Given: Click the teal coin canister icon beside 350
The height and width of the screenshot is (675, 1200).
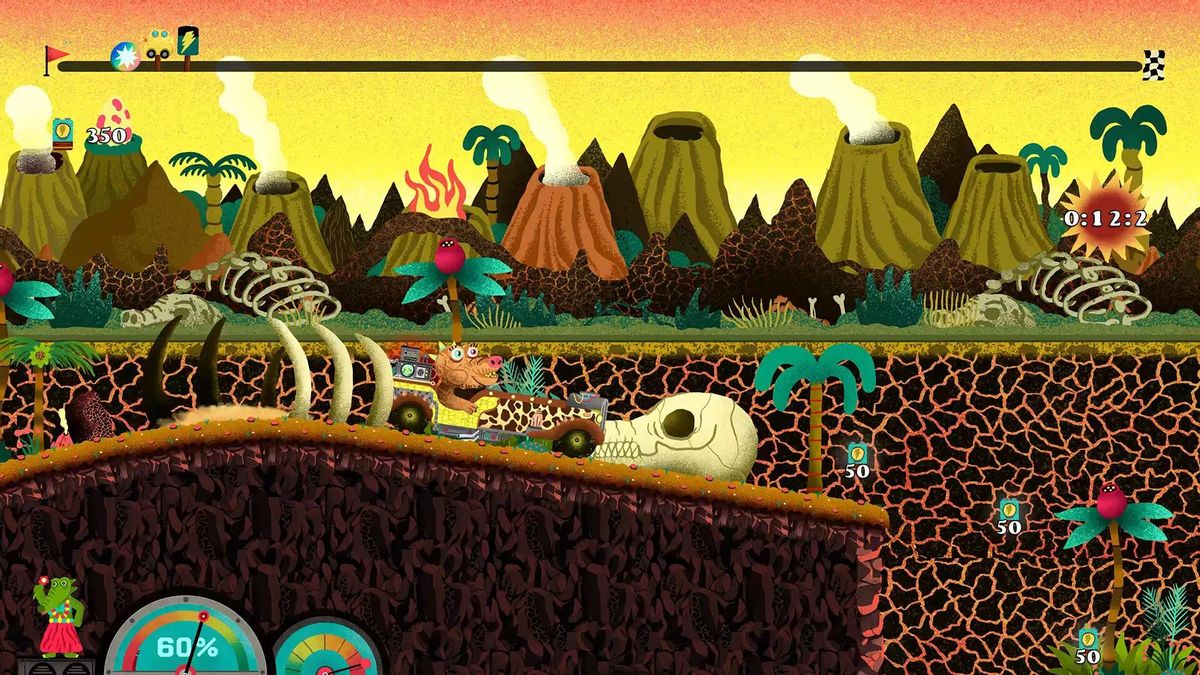Looking at the screenshot, I should click(x=63, y=132).
